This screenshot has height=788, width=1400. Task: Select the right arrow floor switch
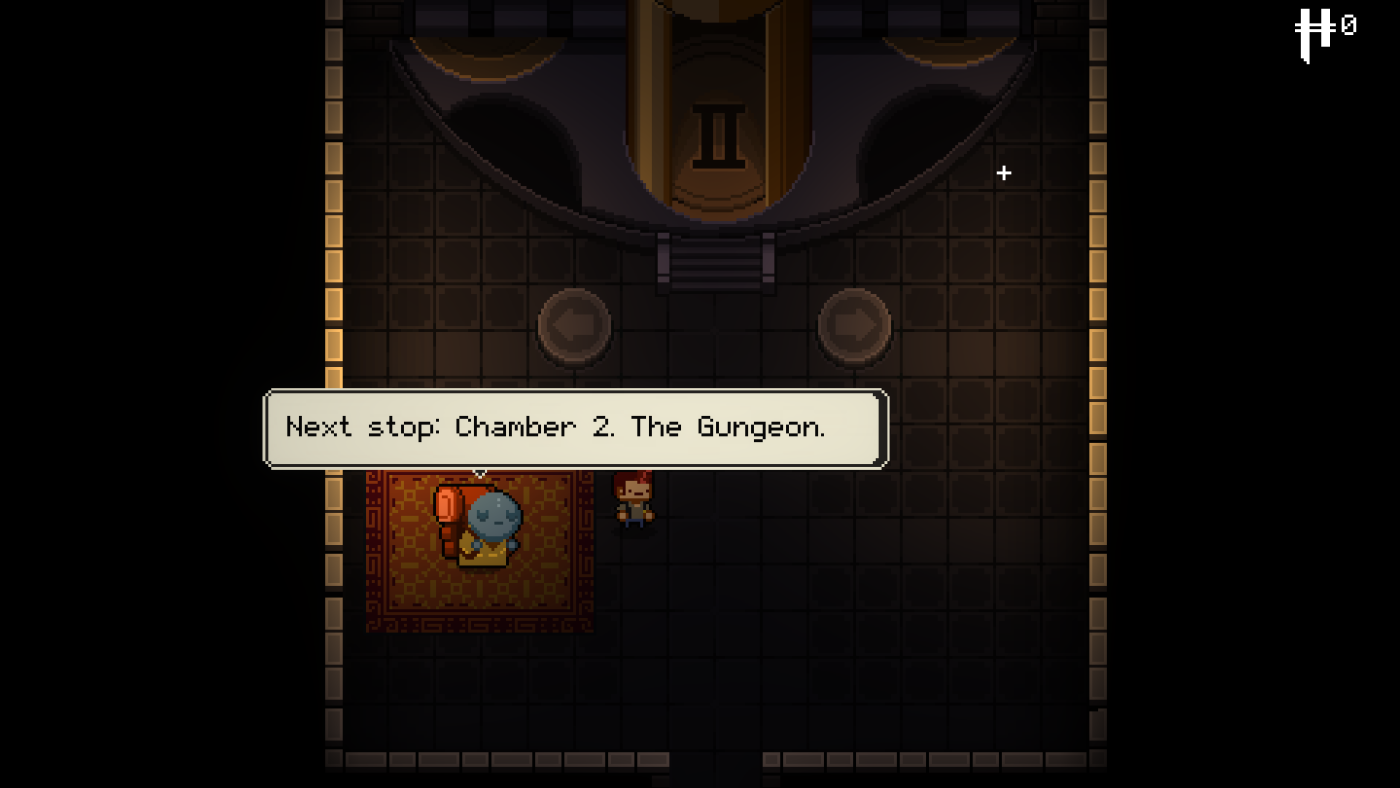pyautogui.click(x=854, y=327)
